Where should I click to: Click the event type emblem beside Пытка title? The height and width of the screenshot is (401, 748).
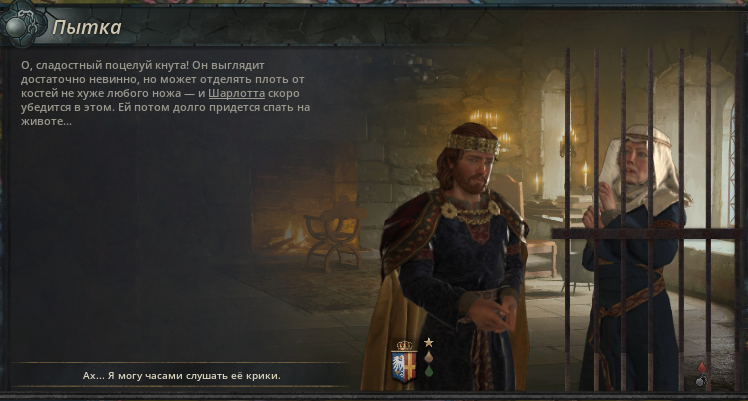pyautogui.click(x=24, y=27)
